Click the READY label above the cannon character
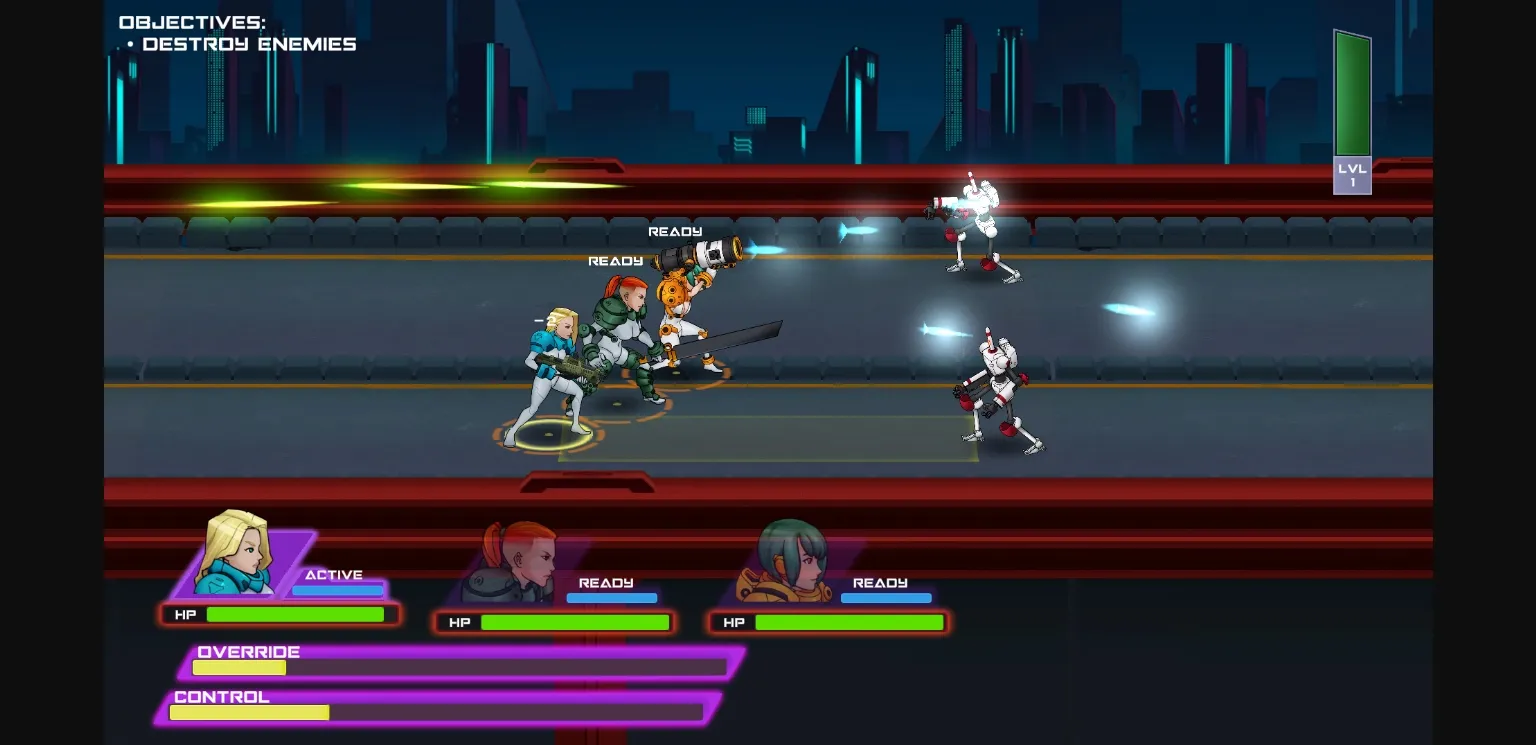Image resolution: width=1536 pixels, height=745 pixels. coord(674,231)
